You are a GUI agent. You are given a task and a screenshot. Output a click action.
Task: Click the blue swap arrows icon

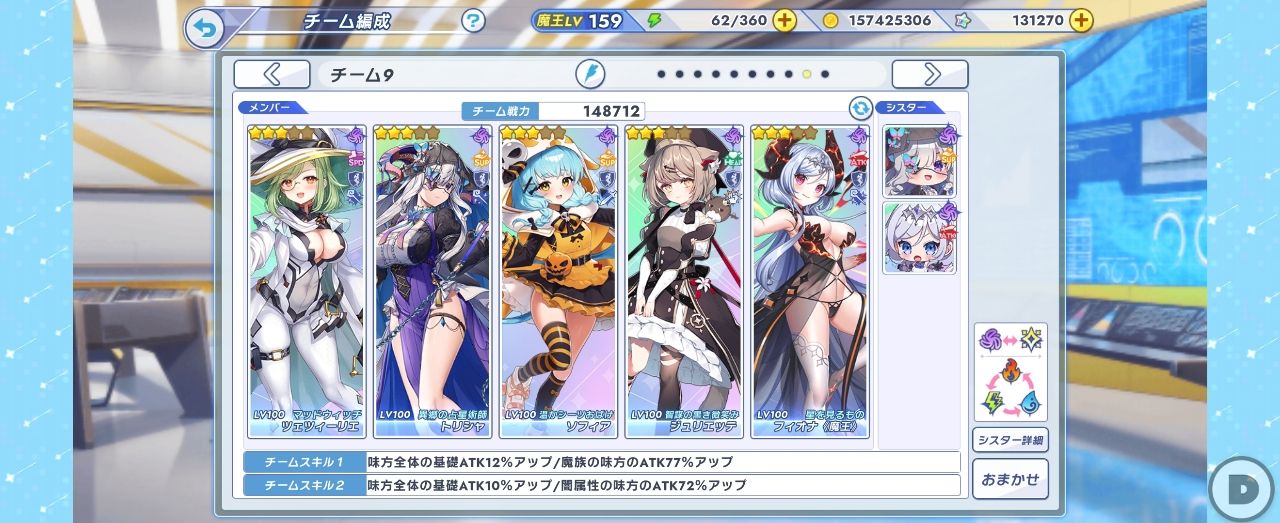click(x=860, y=108)
